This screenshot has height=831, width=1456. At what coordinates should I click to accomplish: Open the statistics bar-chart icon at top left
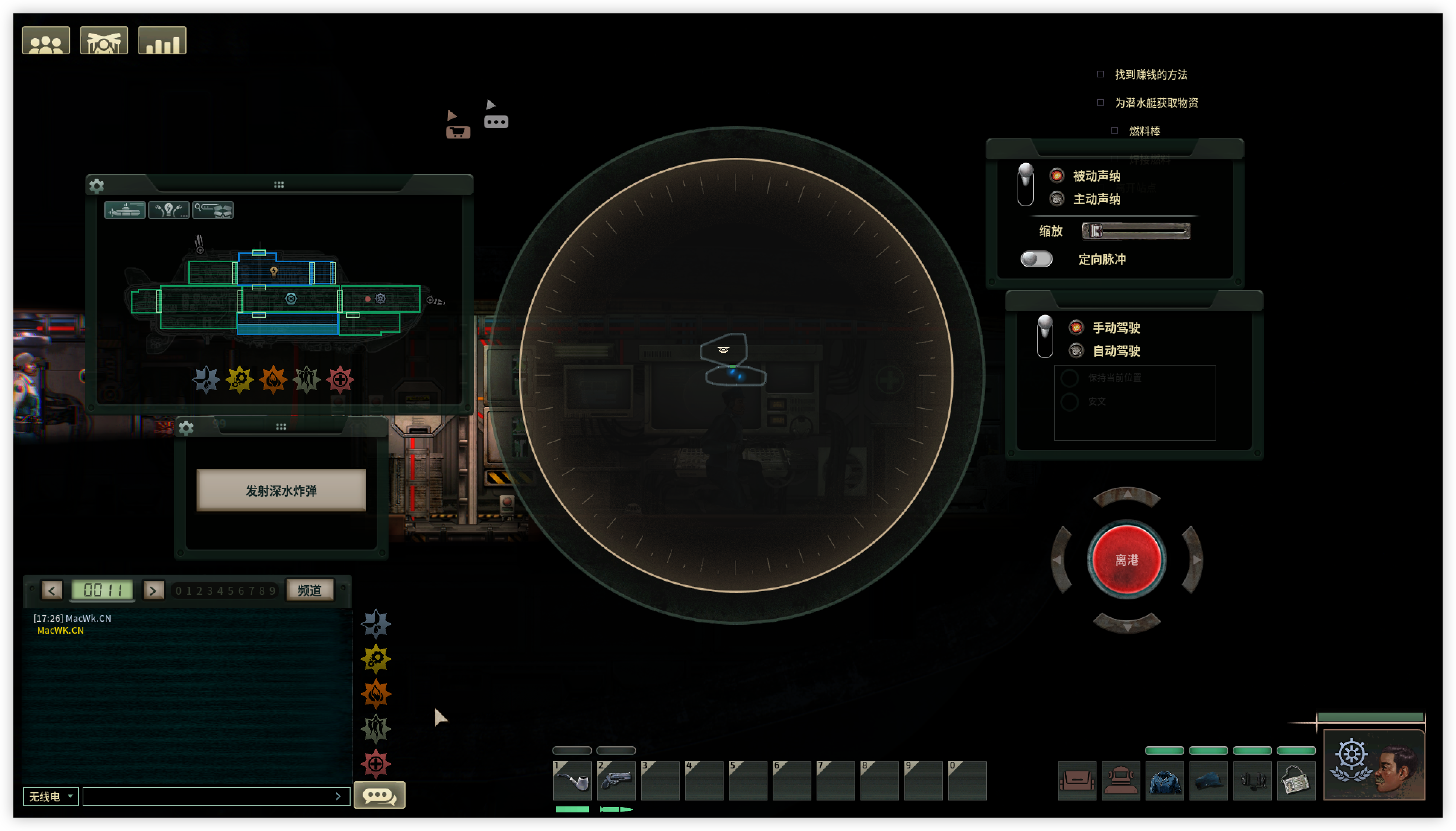163,39
